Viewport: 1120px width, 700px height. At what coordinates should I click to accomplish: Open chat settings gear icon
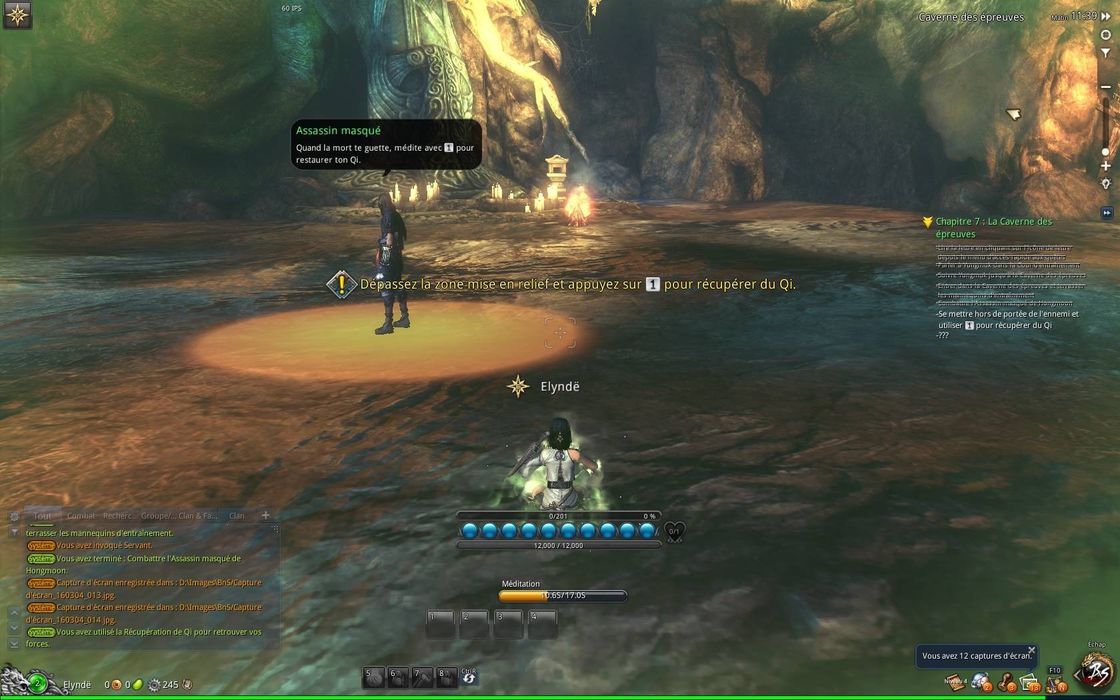14,517
